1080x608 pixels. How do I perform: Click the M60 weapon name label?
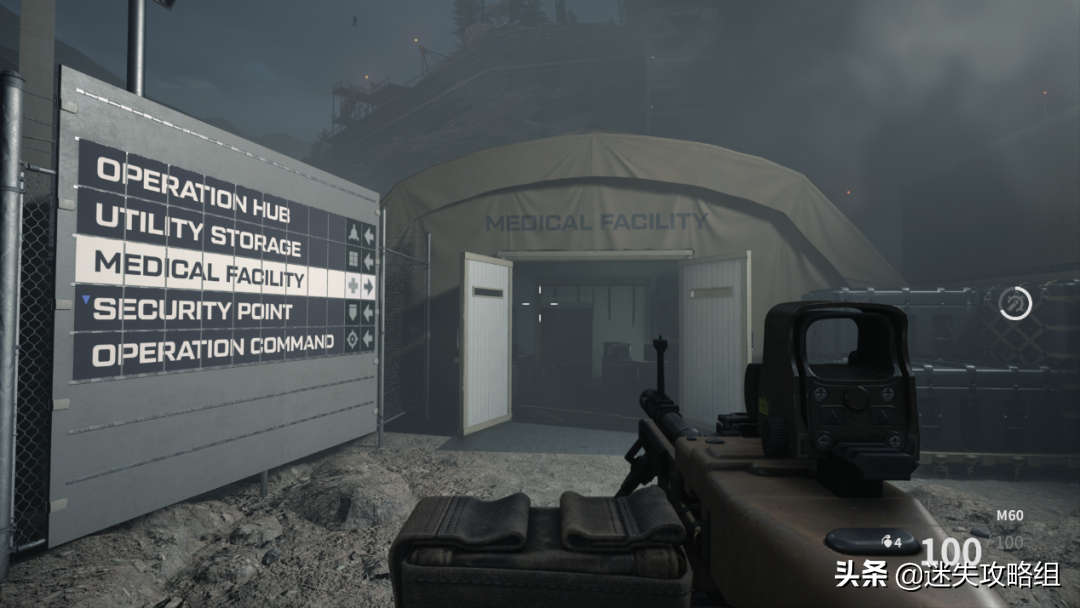coord(1009,517)
